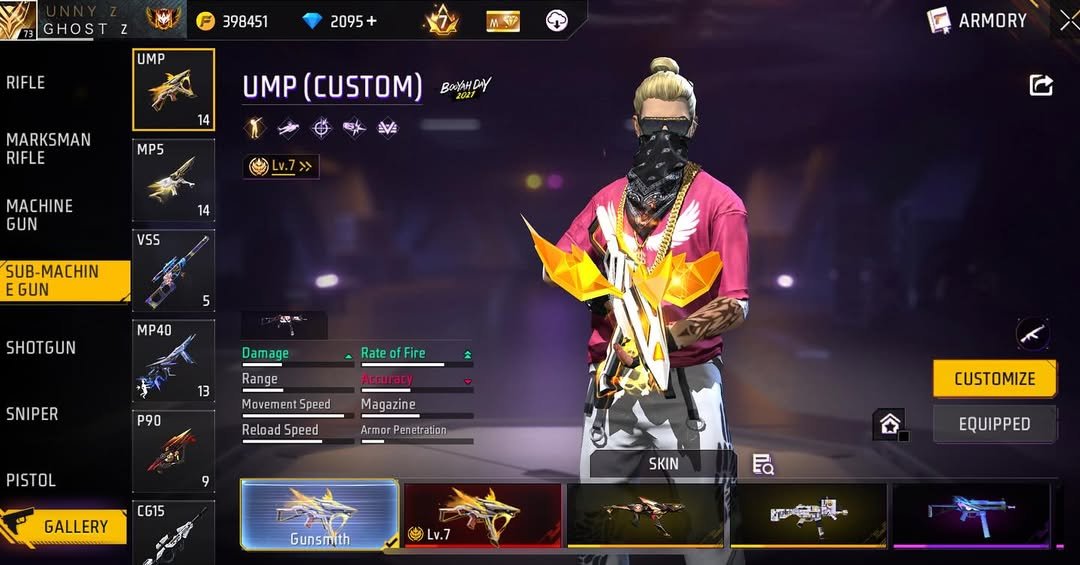Share the weapon using the share icon
The height and width of the screenshot is (565, 1080).
click(1041, 86)
